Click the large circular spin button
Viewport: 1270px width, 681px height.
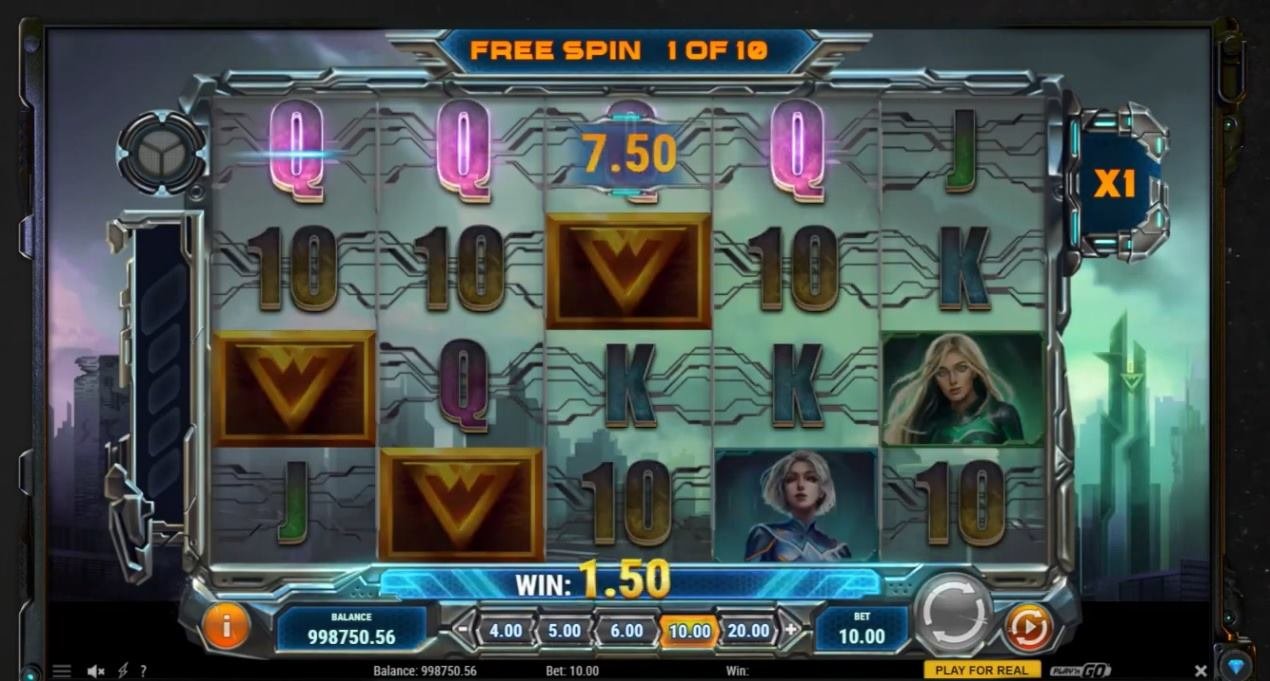pos(954,614)
